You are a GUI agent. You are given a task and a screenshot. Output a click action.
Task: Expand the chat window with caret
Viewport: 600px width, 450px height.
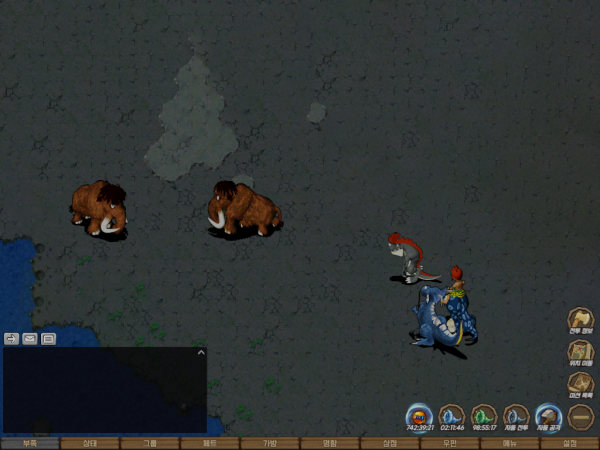[200, 352]
